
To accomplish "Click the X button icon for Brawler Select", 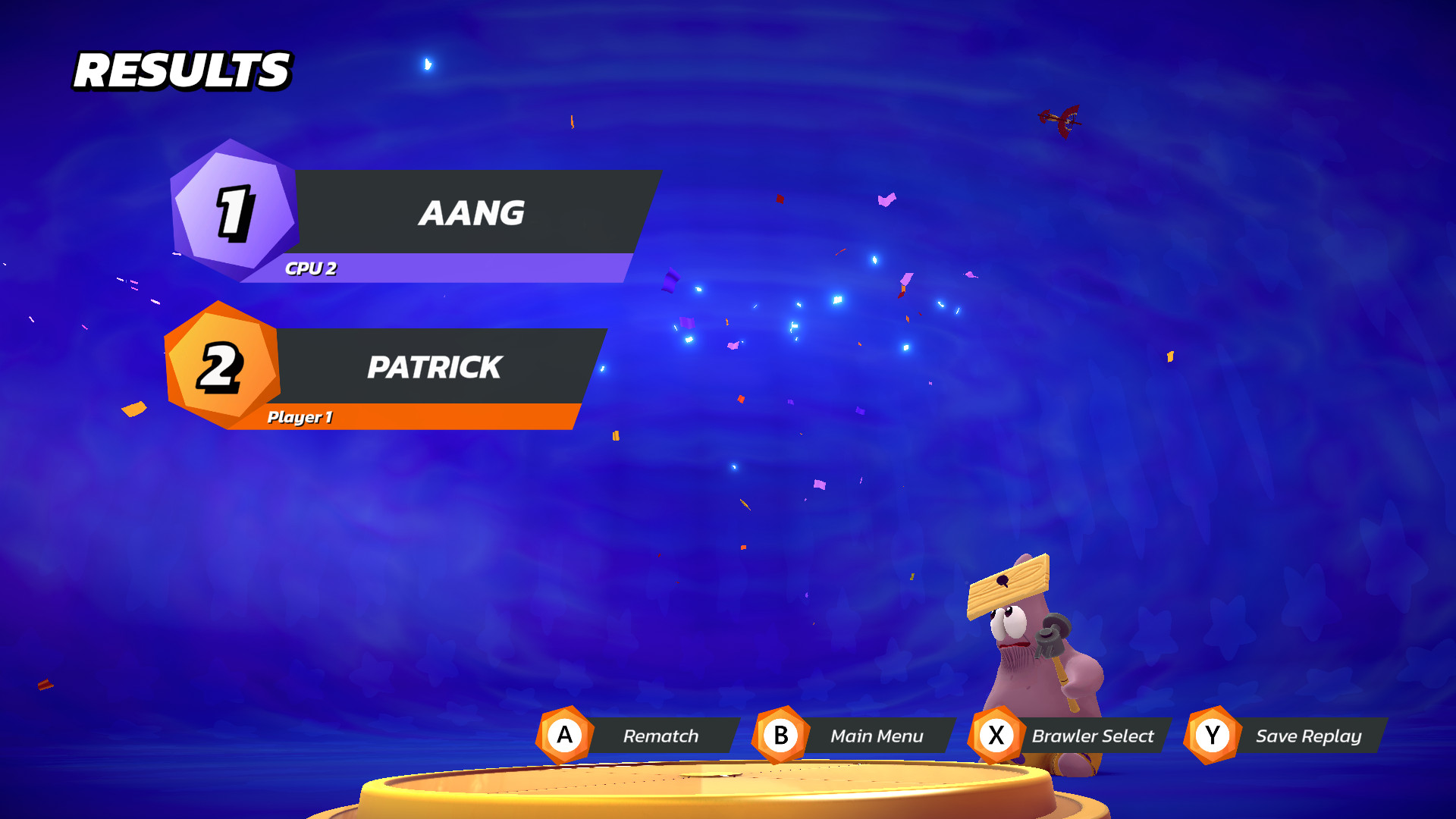I will (996, 735).
